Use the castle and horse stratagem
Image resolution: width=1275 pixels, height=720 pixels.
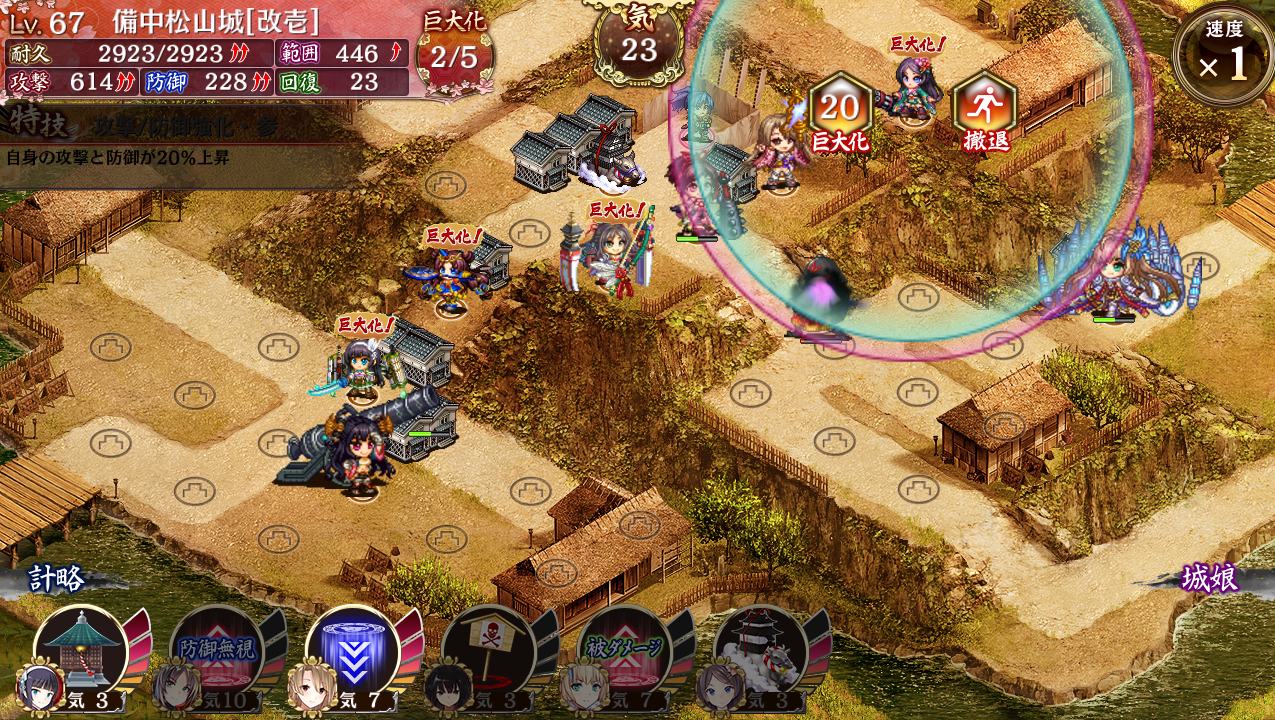click(x=761, y=652)
